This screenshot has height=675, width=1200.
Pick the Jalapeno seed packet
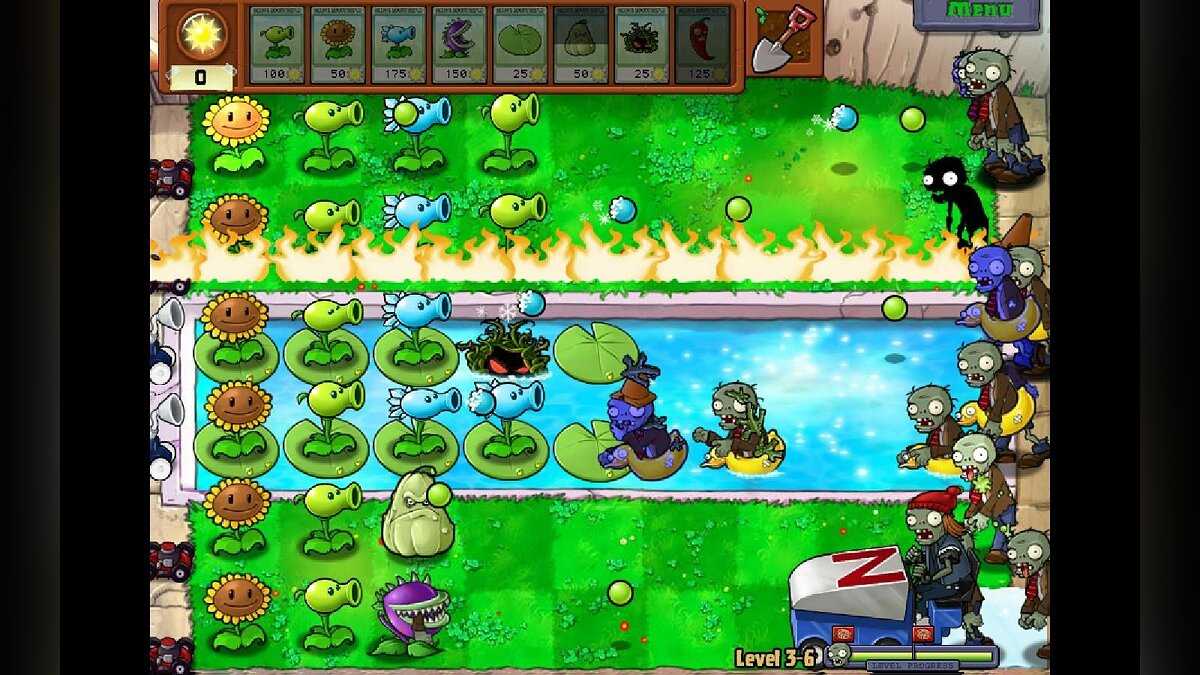(x=702, y=45)
